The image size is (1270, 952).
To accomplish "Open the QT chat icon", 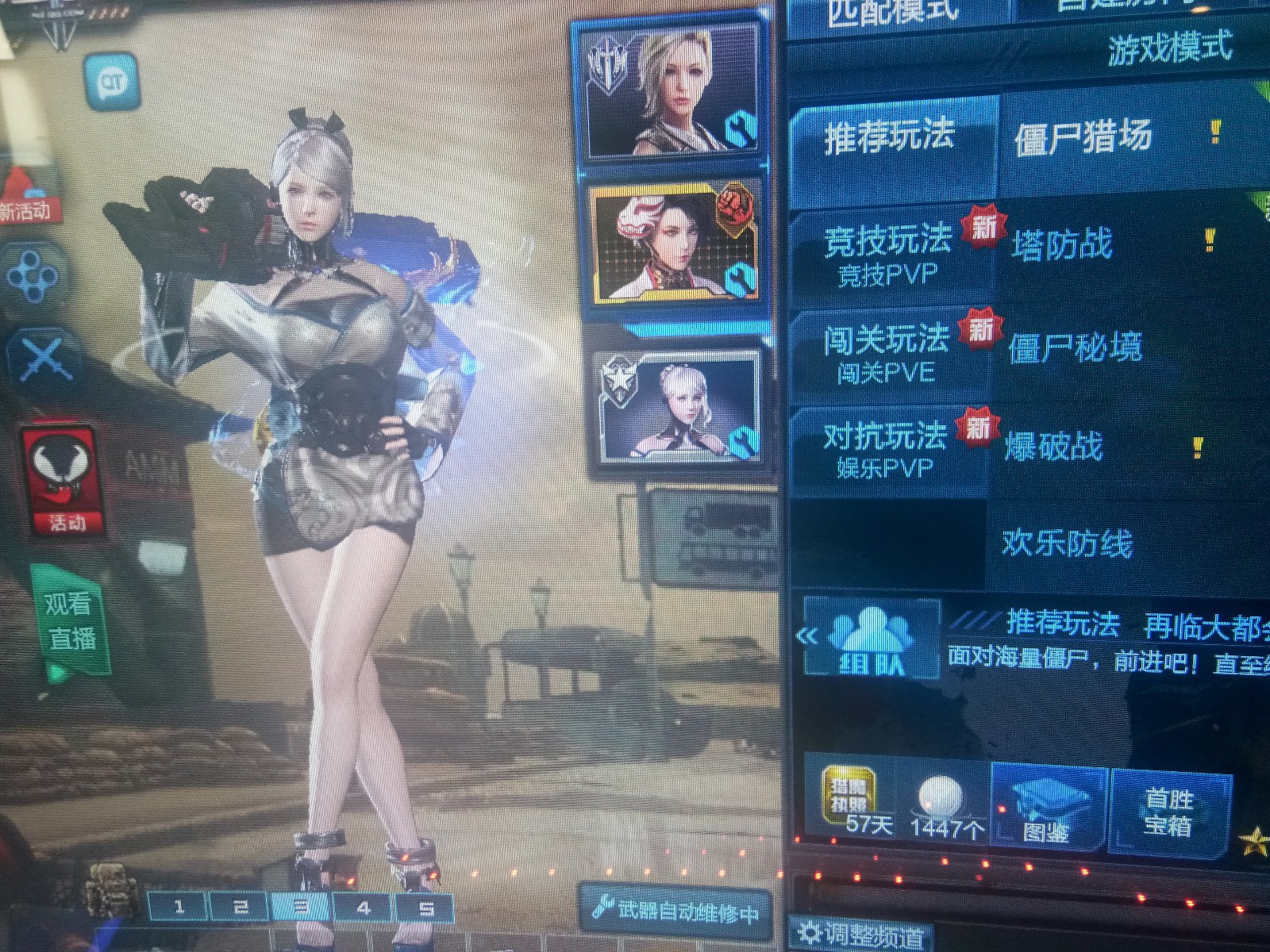I will (x=111, y=80).
